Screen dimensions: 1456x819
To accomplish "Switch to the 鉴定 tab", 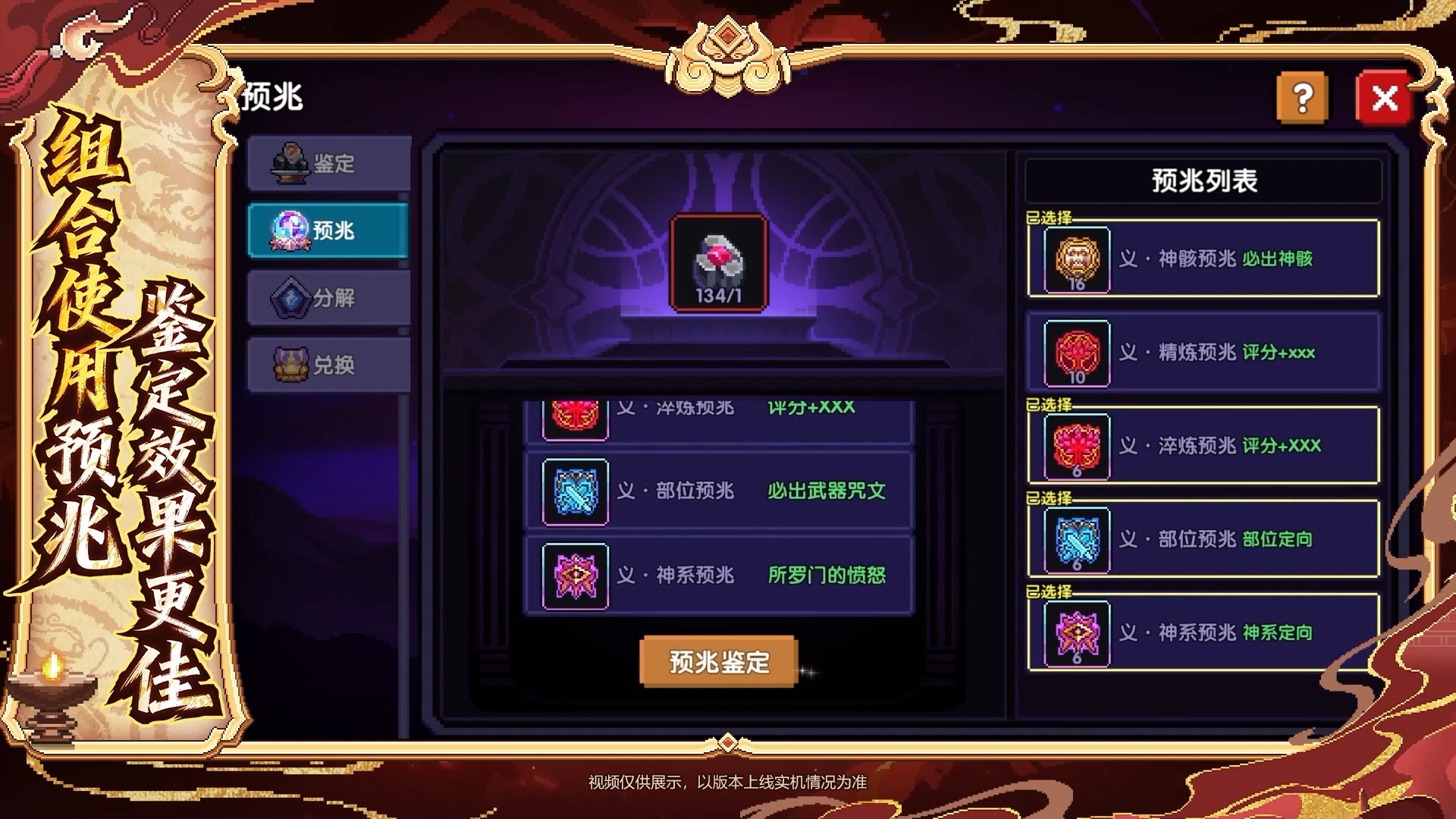I will coord(328,164).
